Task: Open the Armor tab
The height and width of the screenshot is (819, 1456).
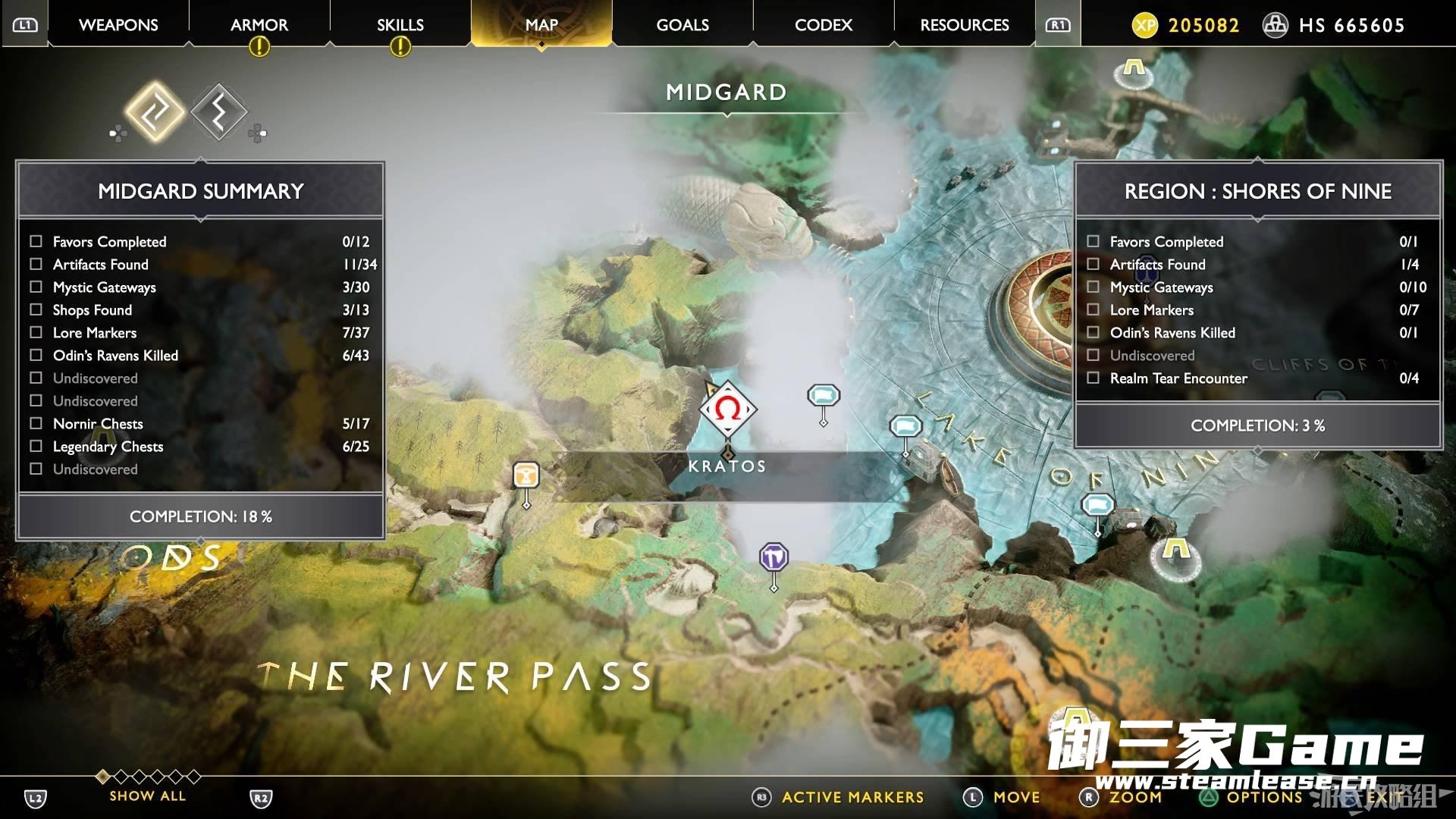Action: (x=259, y=25)
